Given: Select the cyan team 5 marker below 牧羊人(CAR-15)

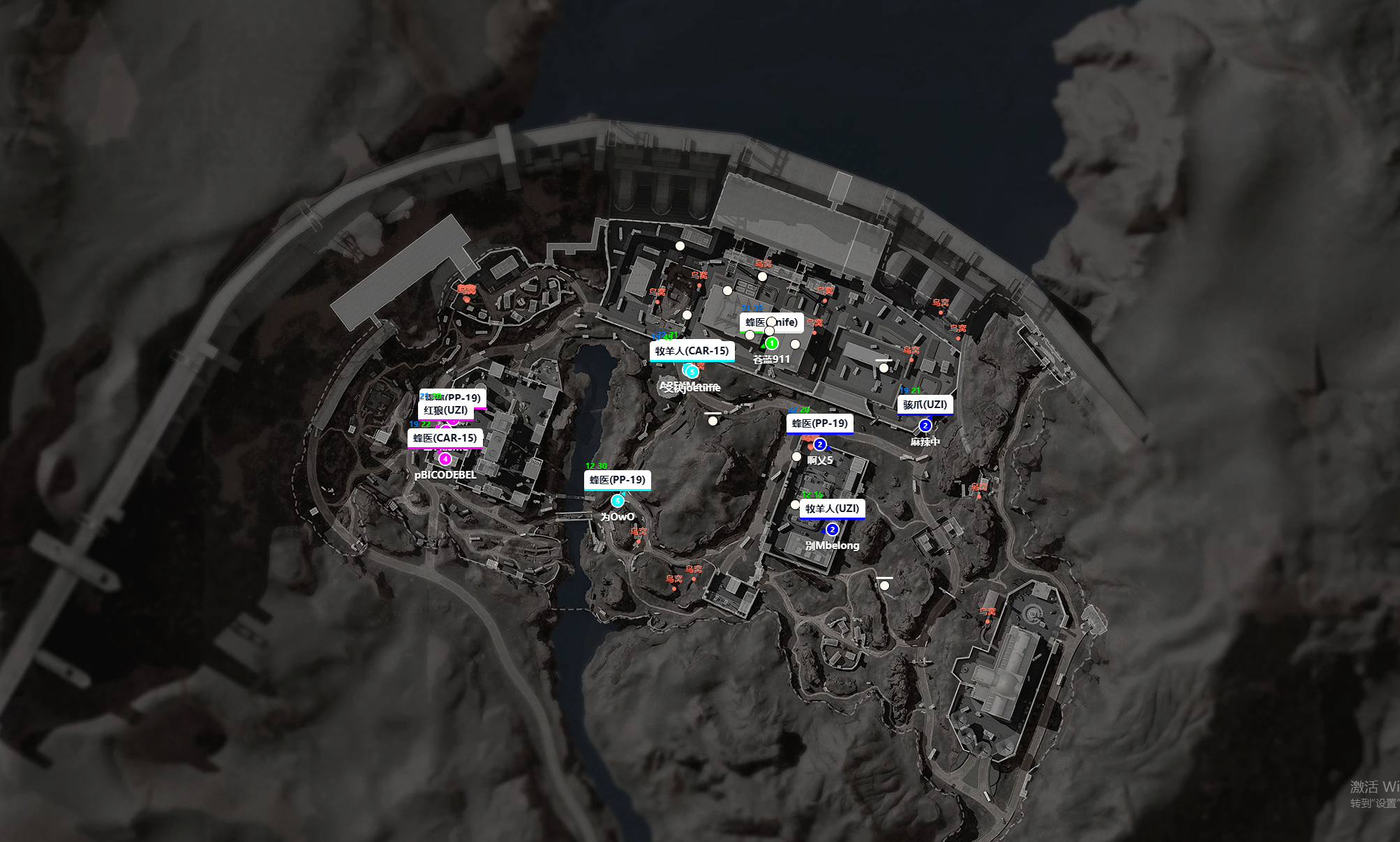Looking at the screenshot, I should (x=692, y=371).
